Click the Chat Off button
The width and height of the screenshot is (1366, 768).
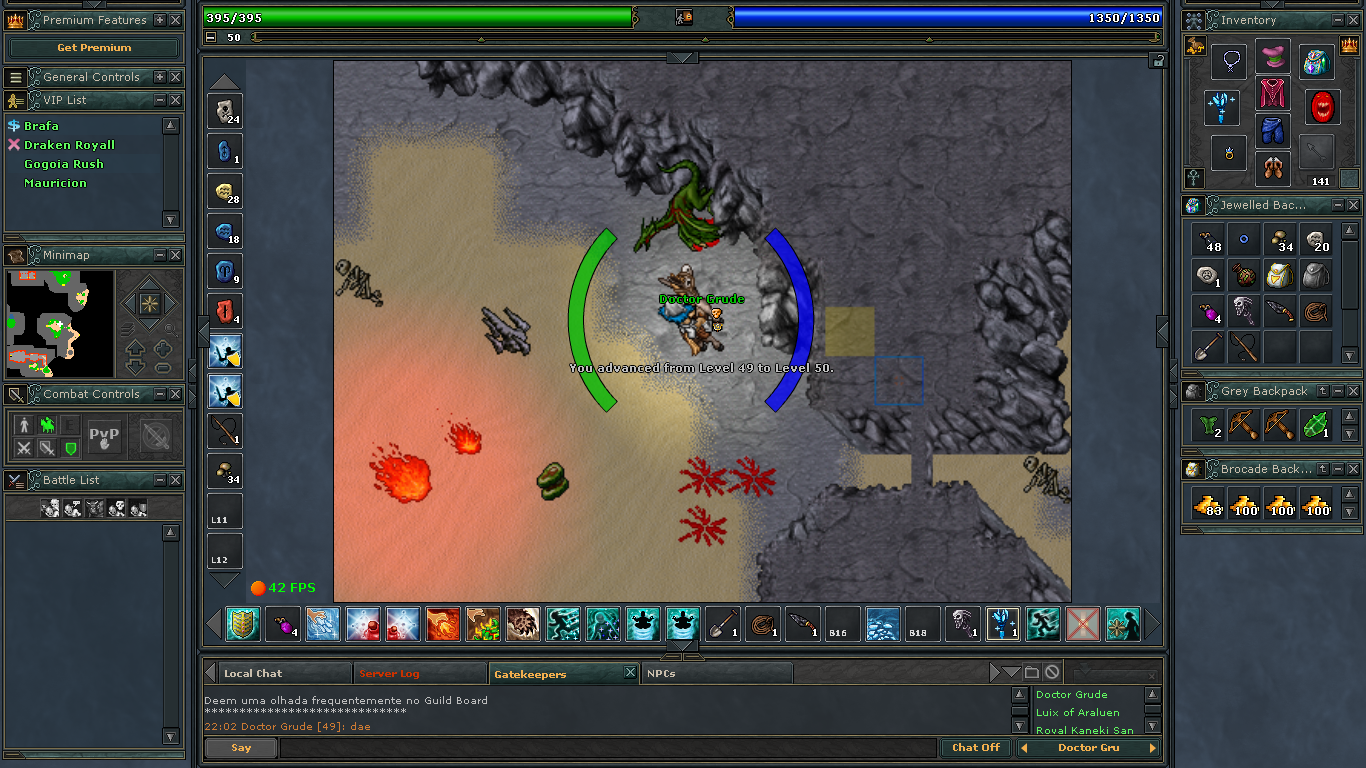(x=975, y=748)
